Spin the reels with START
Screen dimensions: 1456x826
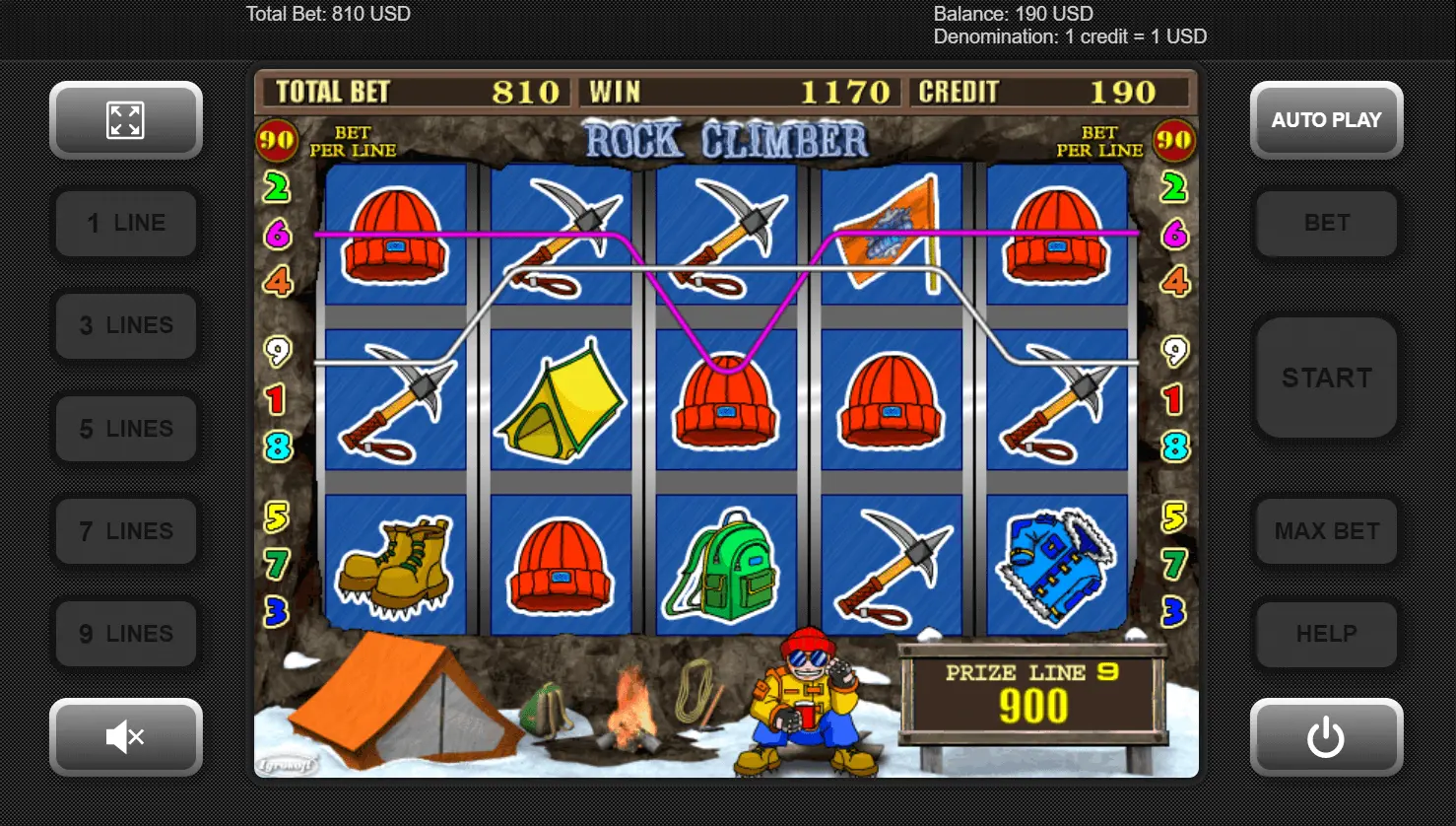tap(1326, 378)
